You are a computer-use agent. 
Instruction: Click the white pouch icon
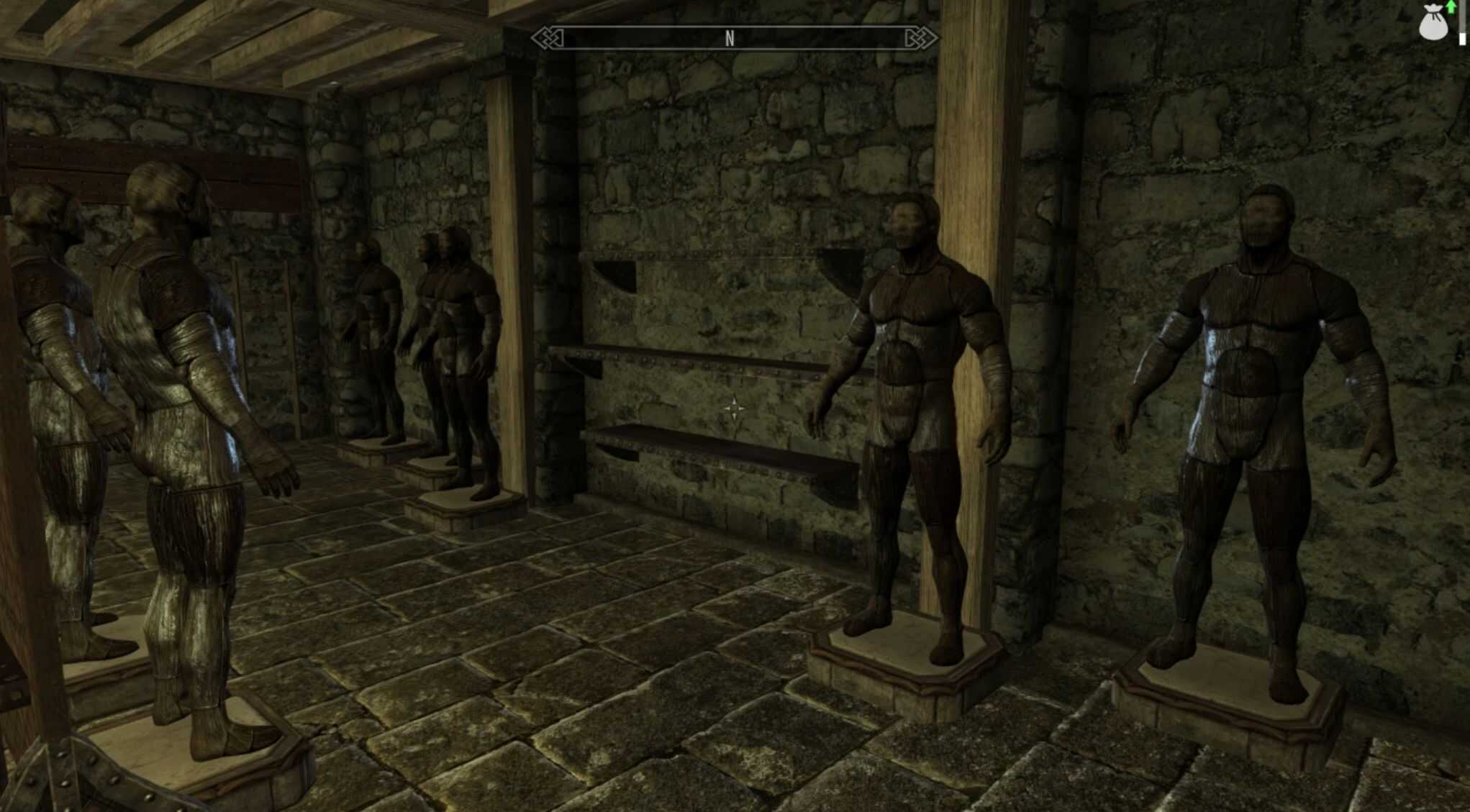point(1432,22)
